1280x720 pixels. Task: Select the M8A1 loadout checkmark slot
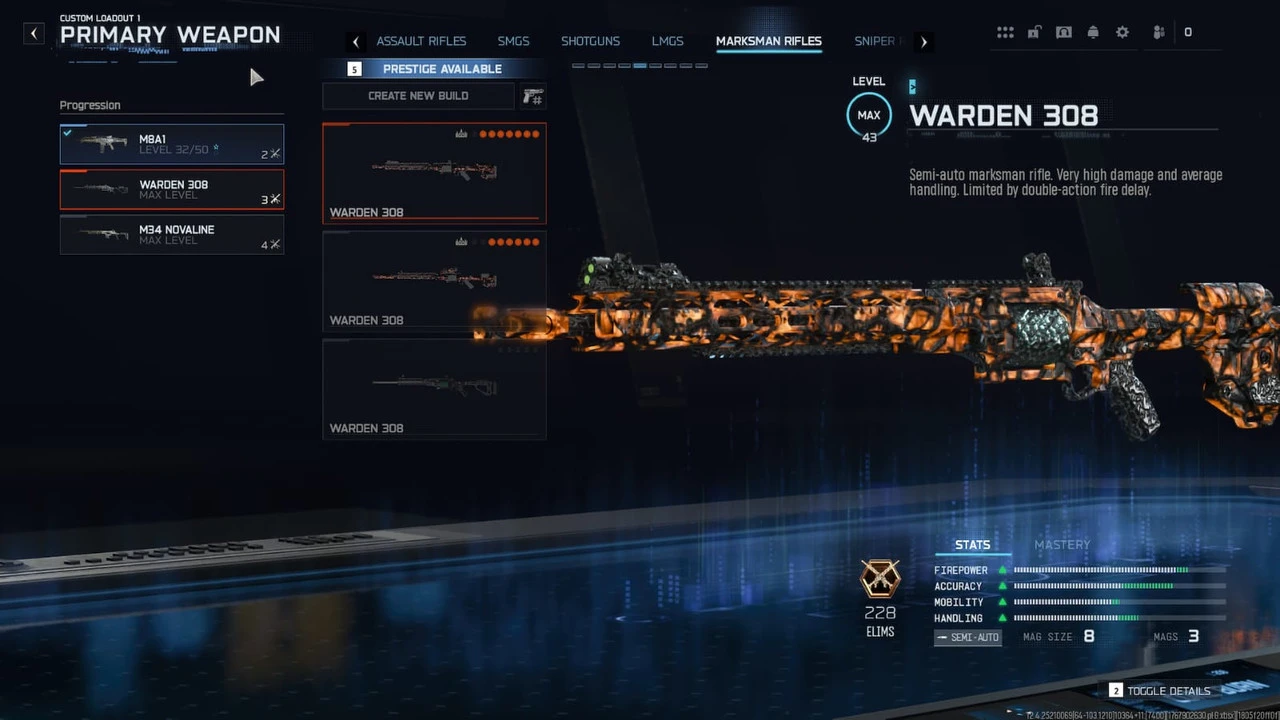[171, 143]
